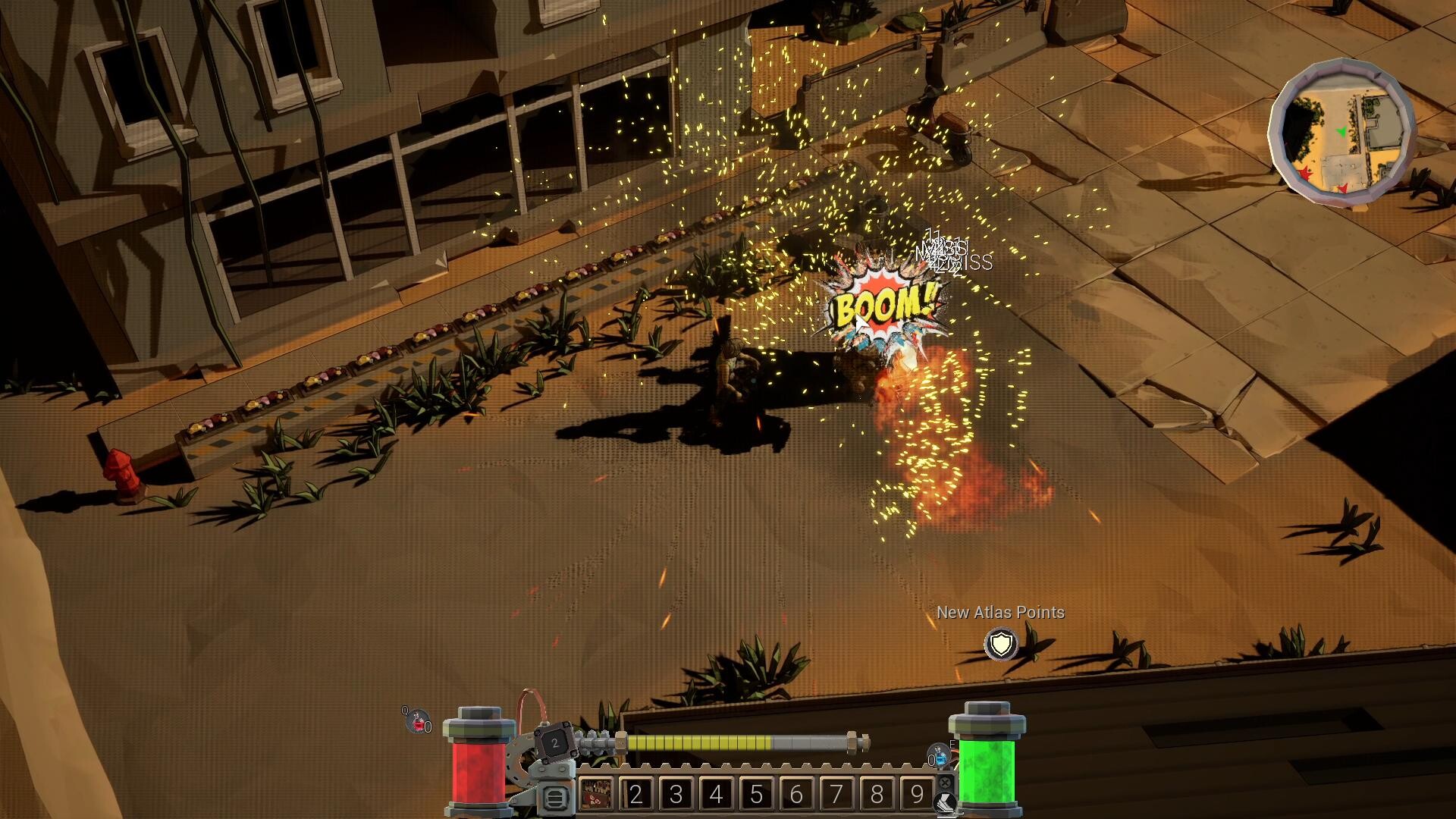1456x819 pixels.
Task: Select the item in hotbar slot 1
Action: pyautogui.click(x=596, y=793)
